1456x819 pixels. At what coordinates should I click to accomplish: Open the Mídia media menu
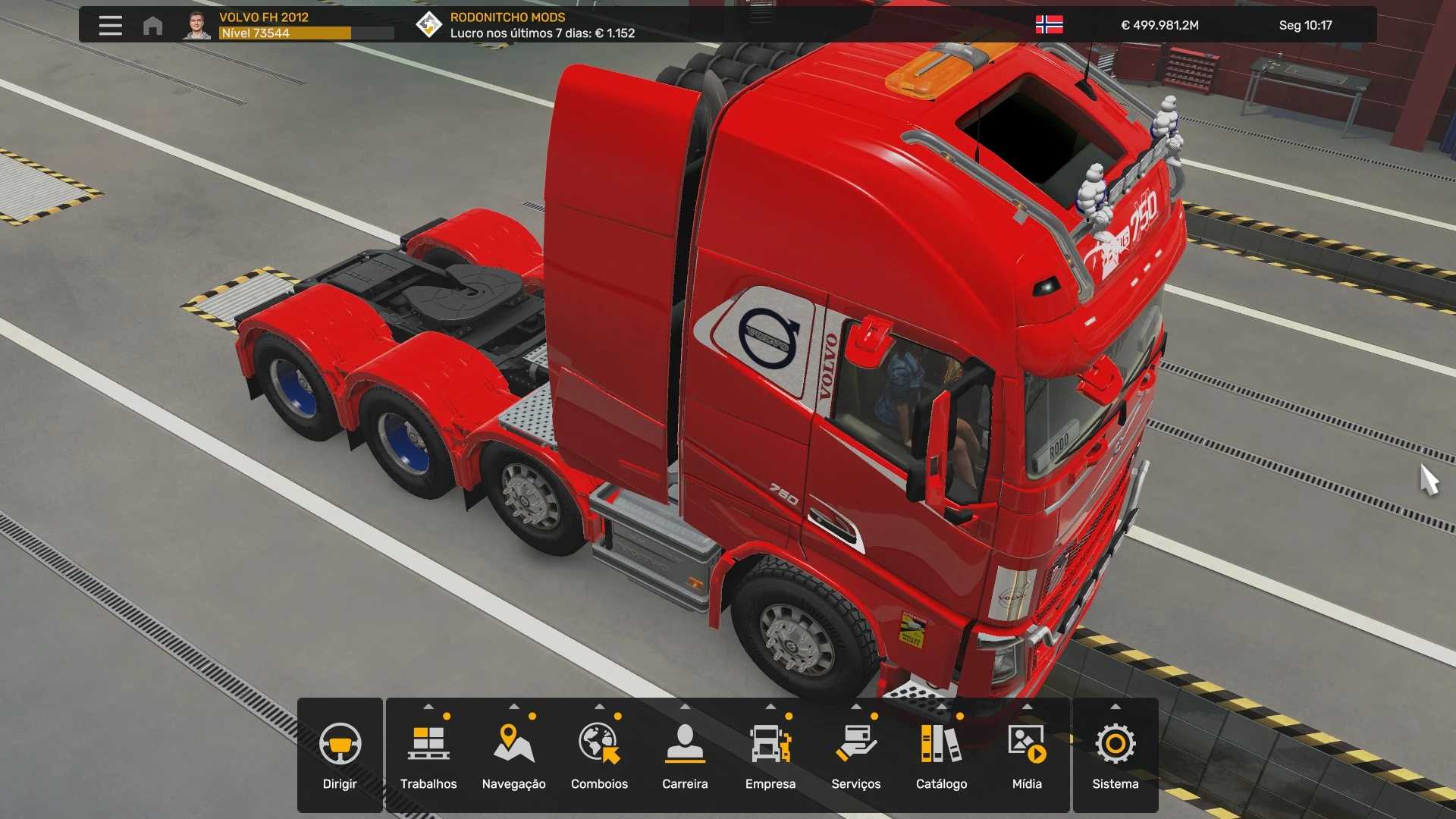[x=1027, y=755]
